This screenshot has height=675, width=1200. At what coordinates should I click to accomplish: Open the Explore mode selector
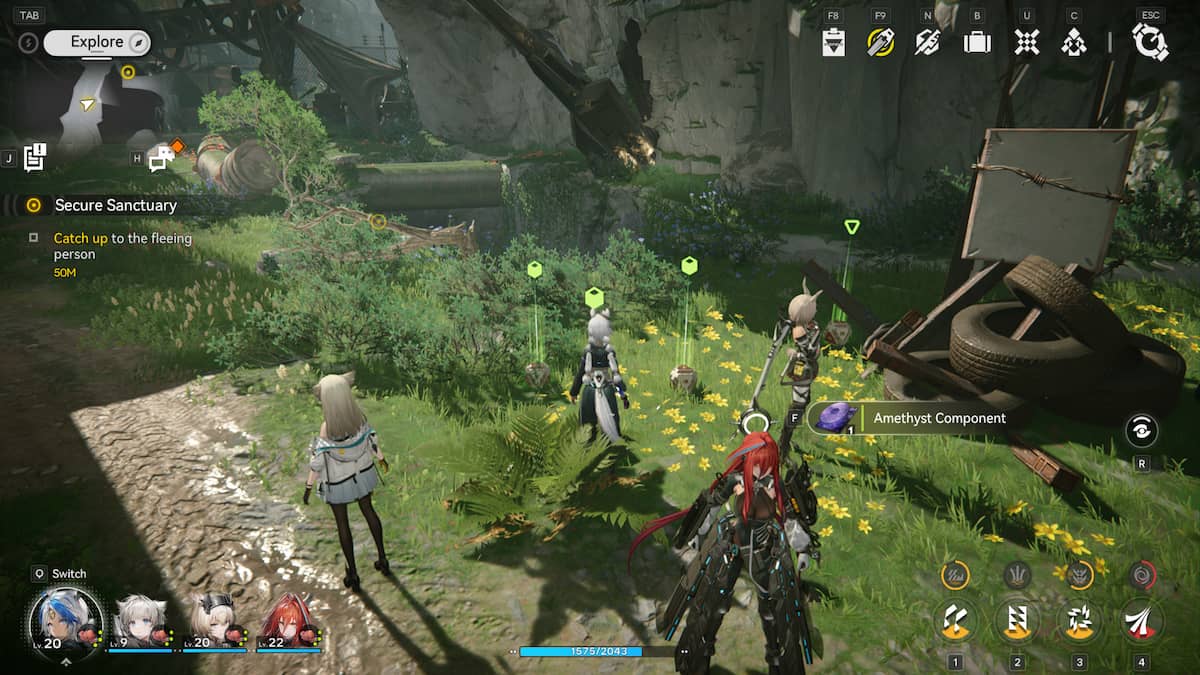96,42
